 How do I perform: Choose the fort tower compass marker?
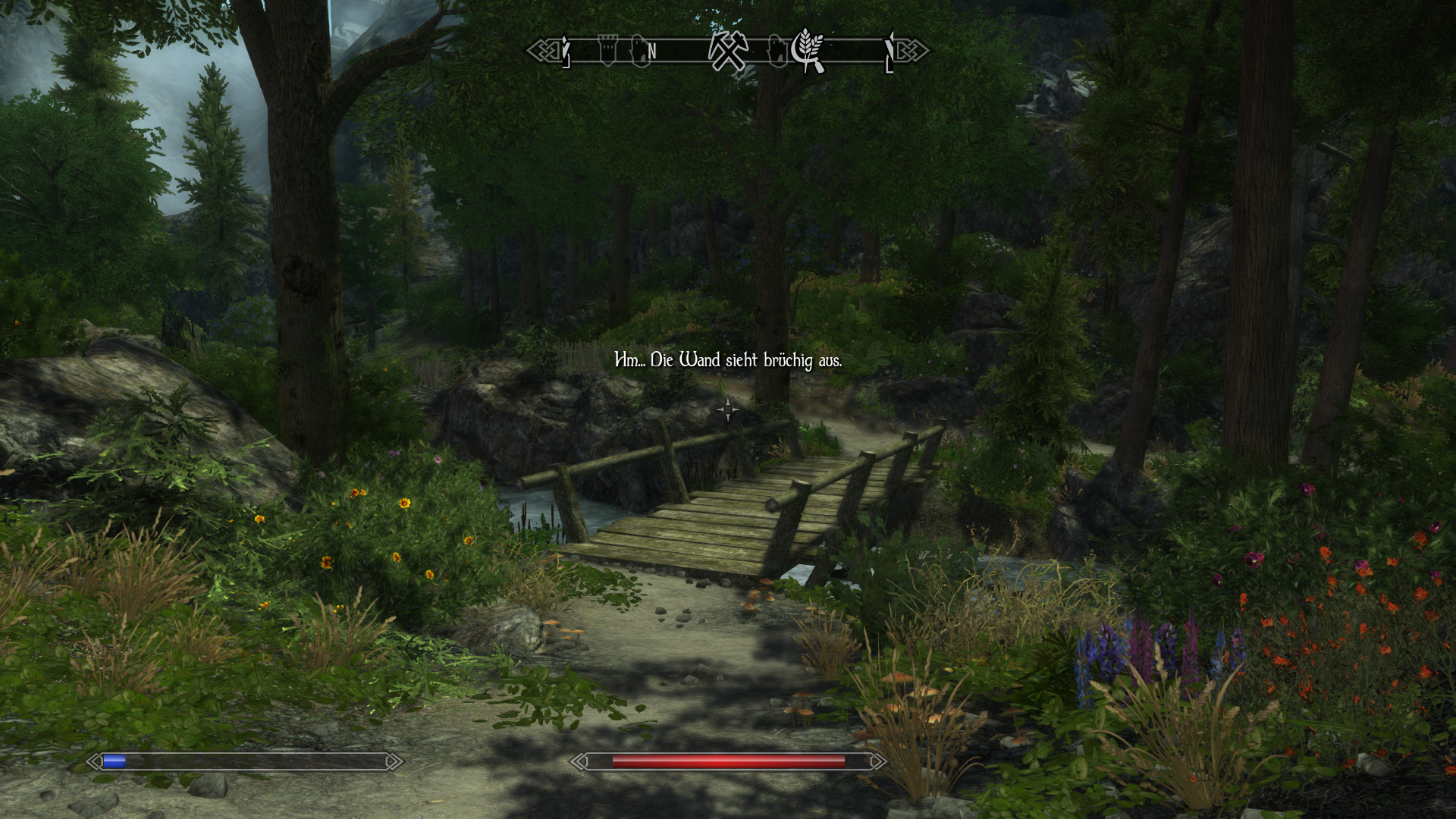click(607, 51)
